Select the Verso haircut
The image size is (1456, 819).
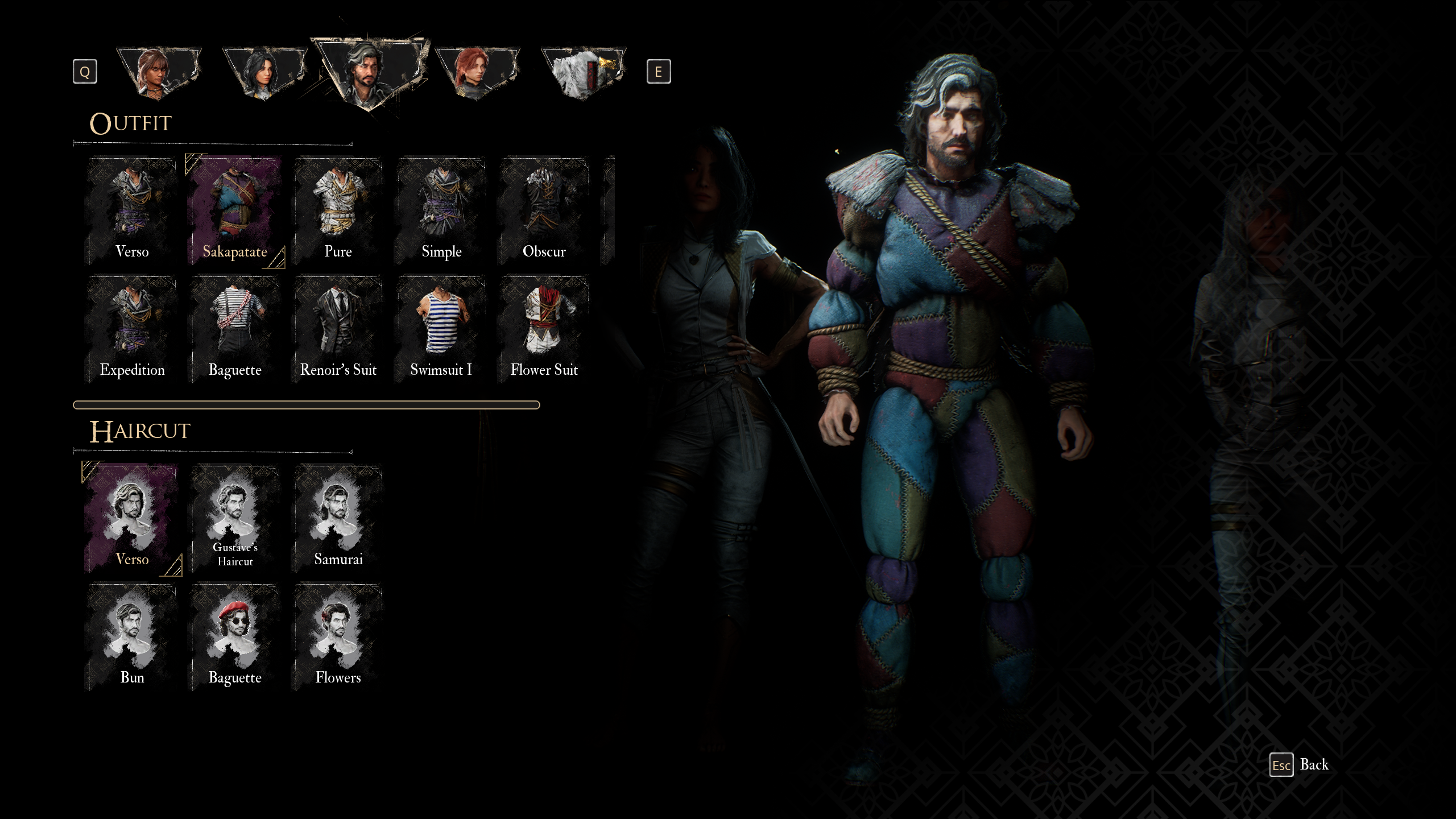coord(132,518)
